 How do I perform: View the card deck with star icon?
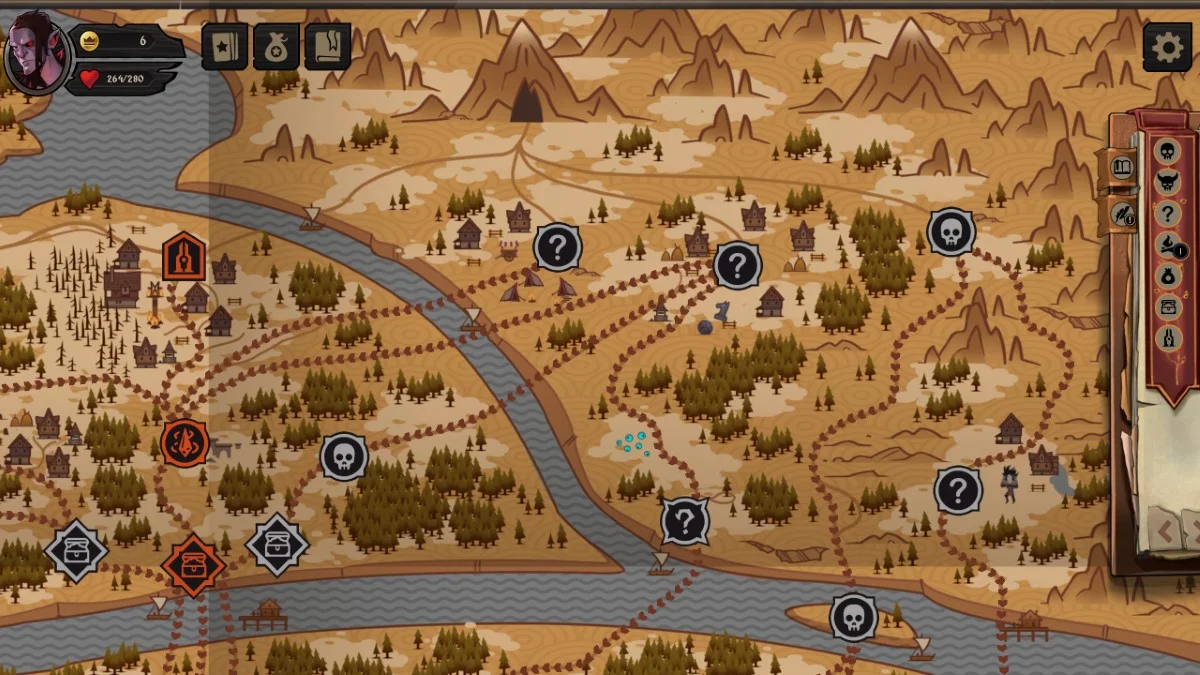click(225, 47)
